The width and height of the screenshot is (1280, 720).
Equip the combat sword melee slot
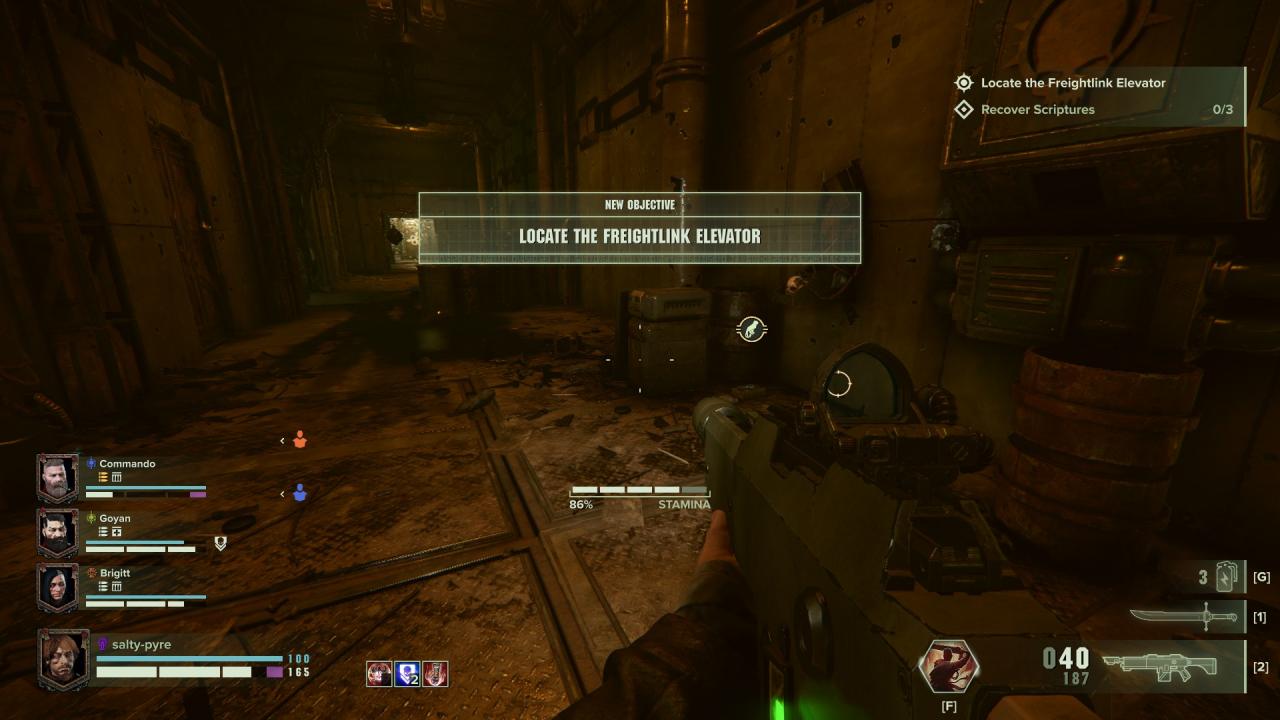(x=1185, y=617)
